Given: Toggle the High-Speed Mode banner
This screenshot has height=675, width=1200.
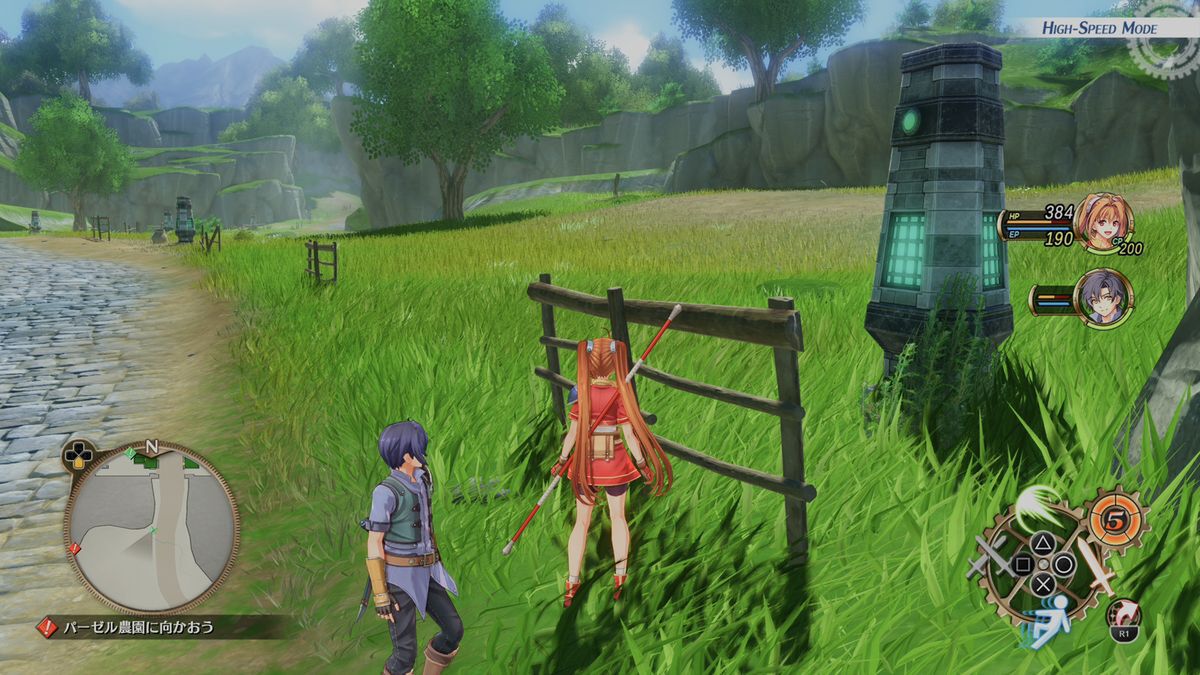Looking at the screenshot, I should click(1098, 28).
